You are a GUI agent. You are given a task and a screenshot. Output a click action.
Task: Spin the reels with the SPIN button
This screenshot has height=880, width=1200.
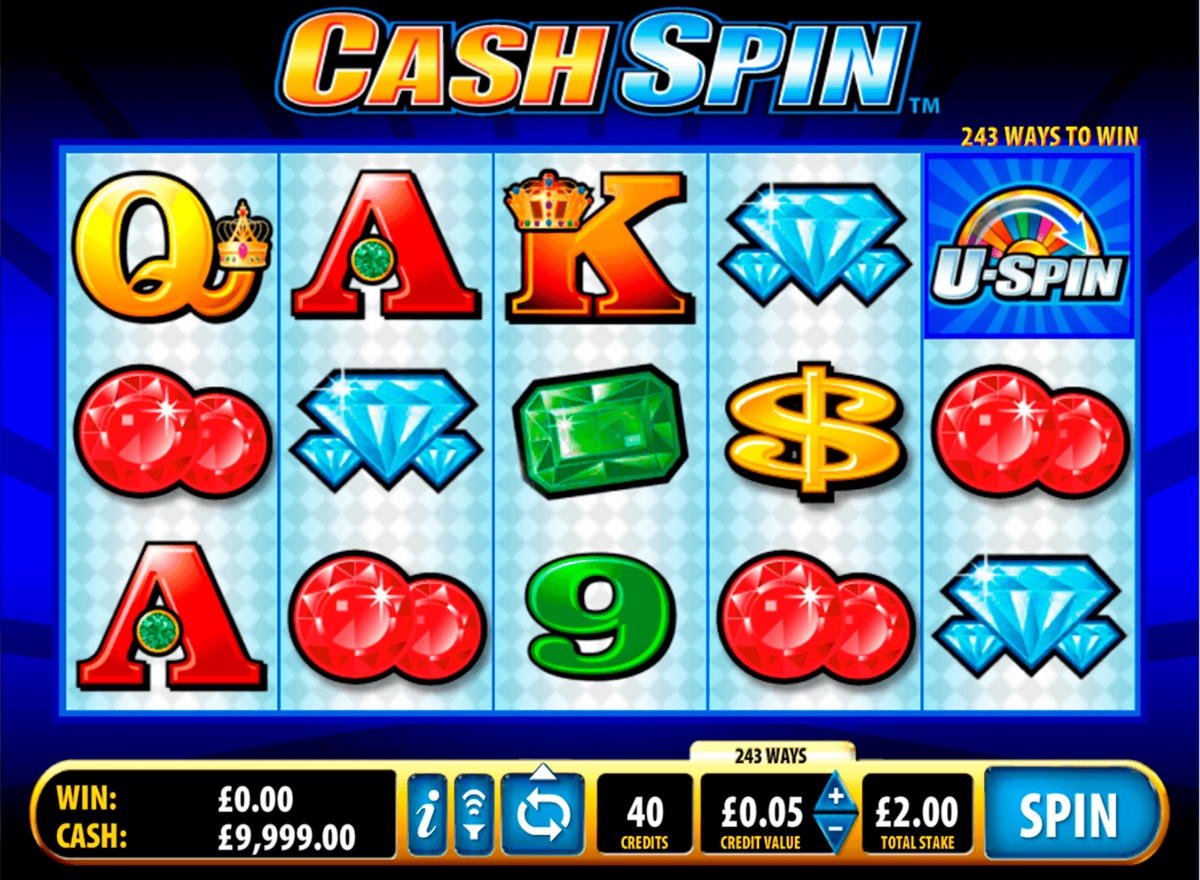(x=1067, y=815)
